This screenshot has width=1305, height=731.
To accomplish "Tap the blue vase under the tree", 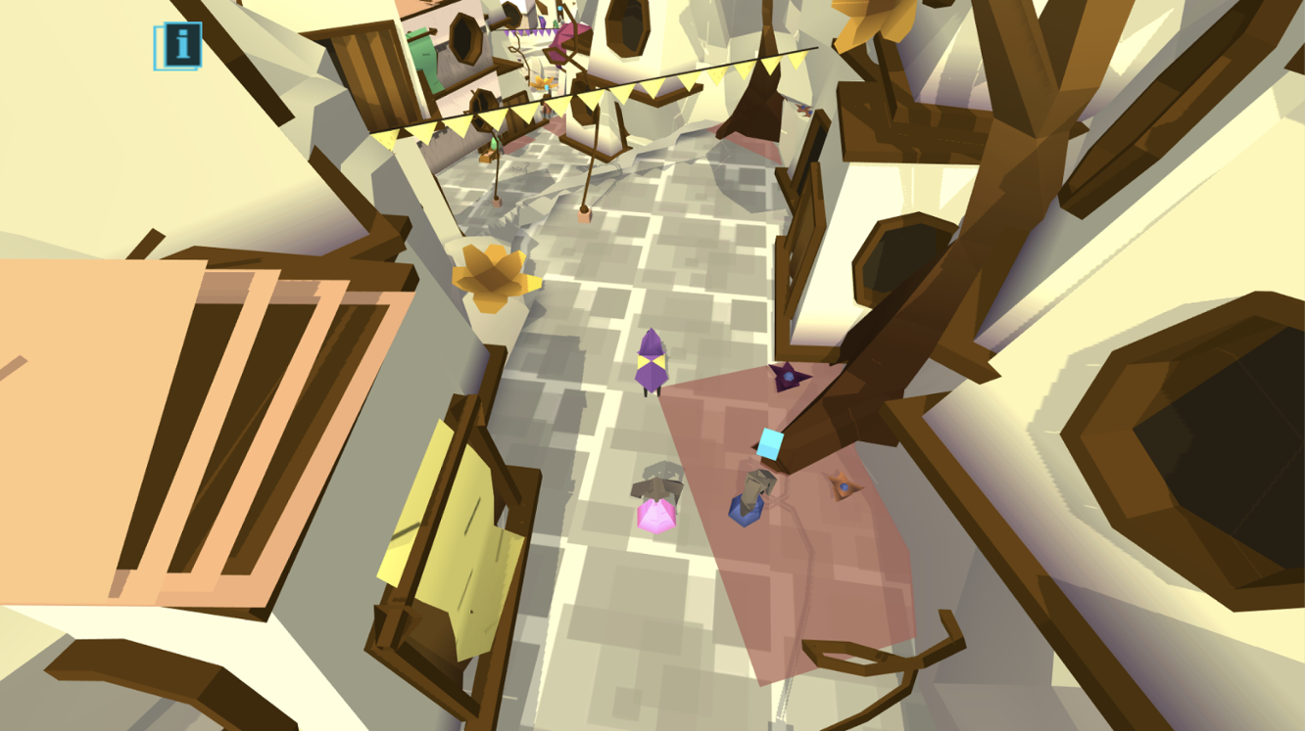I will point(745,513).
